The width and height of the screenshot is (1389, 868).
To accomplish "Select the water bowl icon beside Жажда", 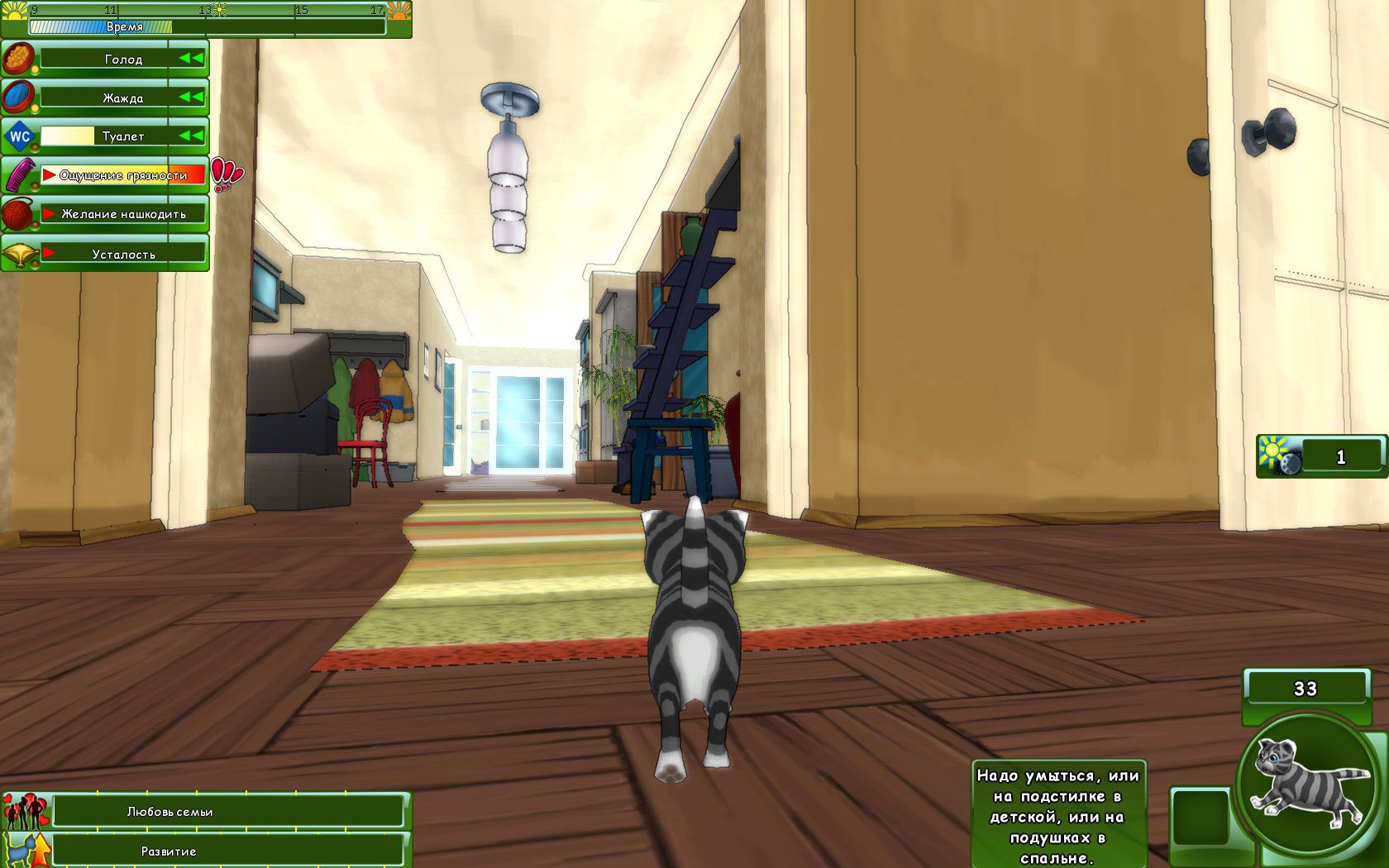I will point(17,96).
